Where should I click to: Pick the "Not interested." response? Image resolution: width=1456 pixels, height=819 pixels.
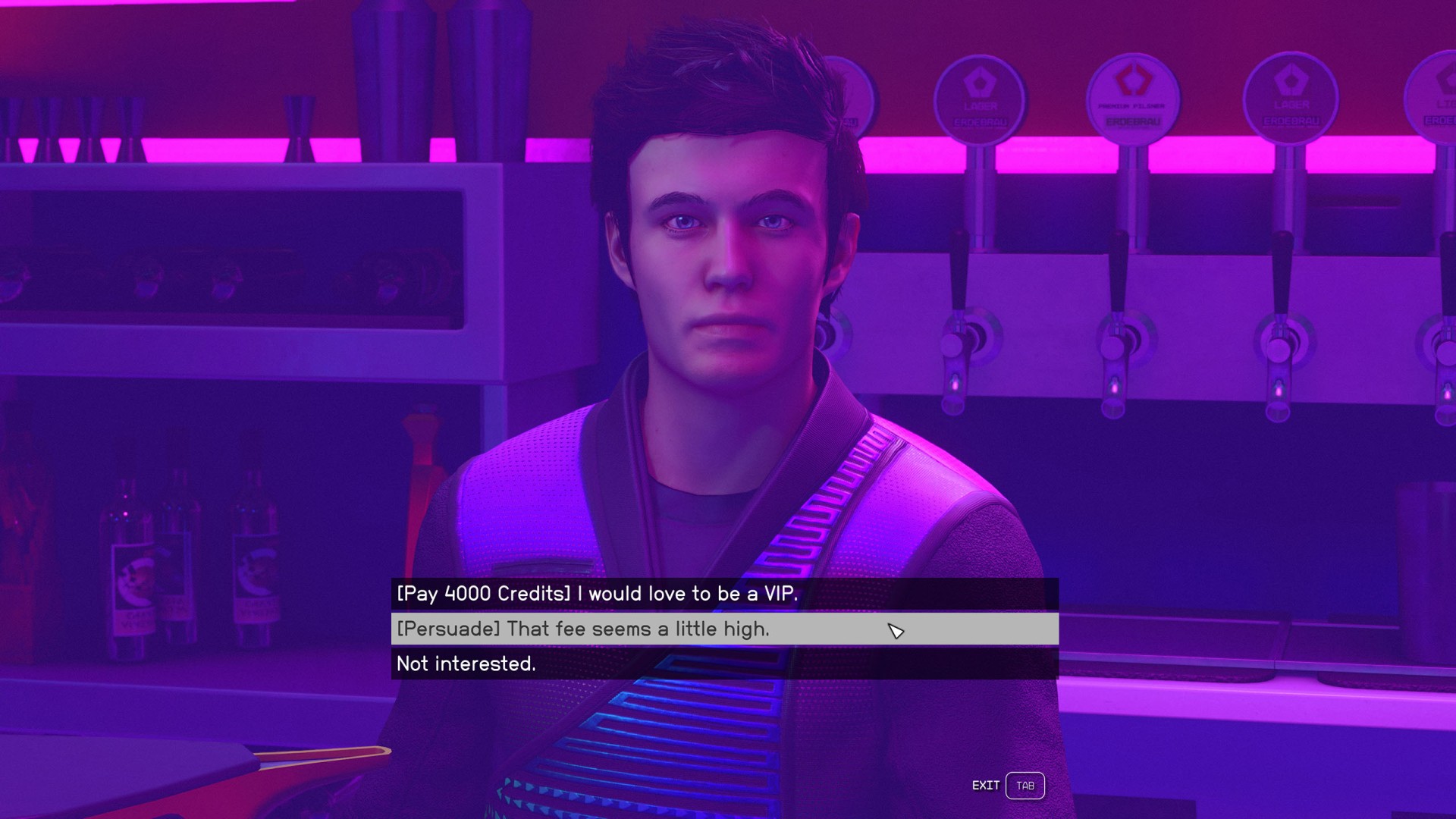point(466,664)
